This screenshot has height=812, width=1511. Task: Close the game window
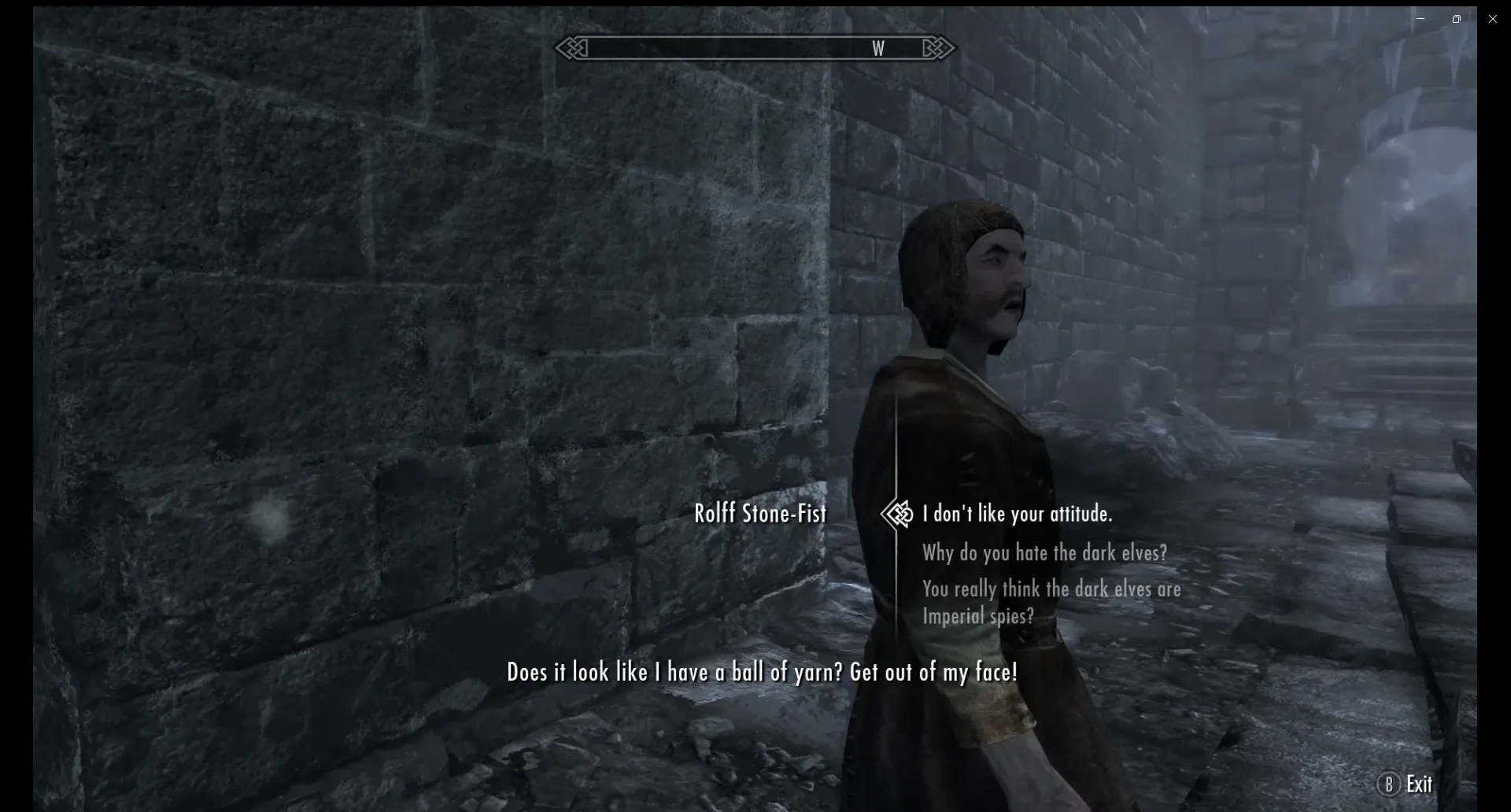1492,19
